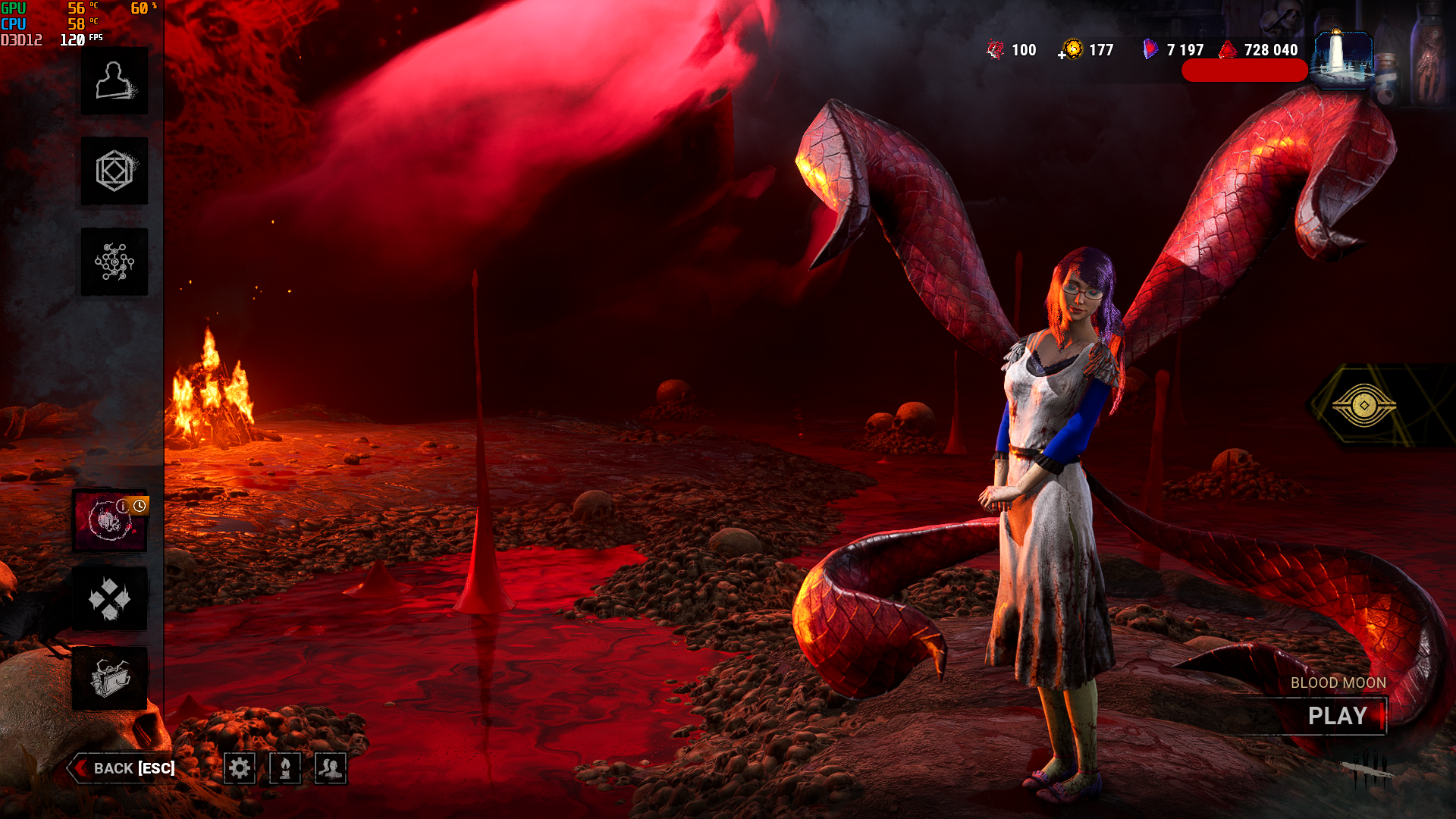Screen dimensions: 1456x819
Task: Open the open-chest icon tile
Action: point(110,678)
